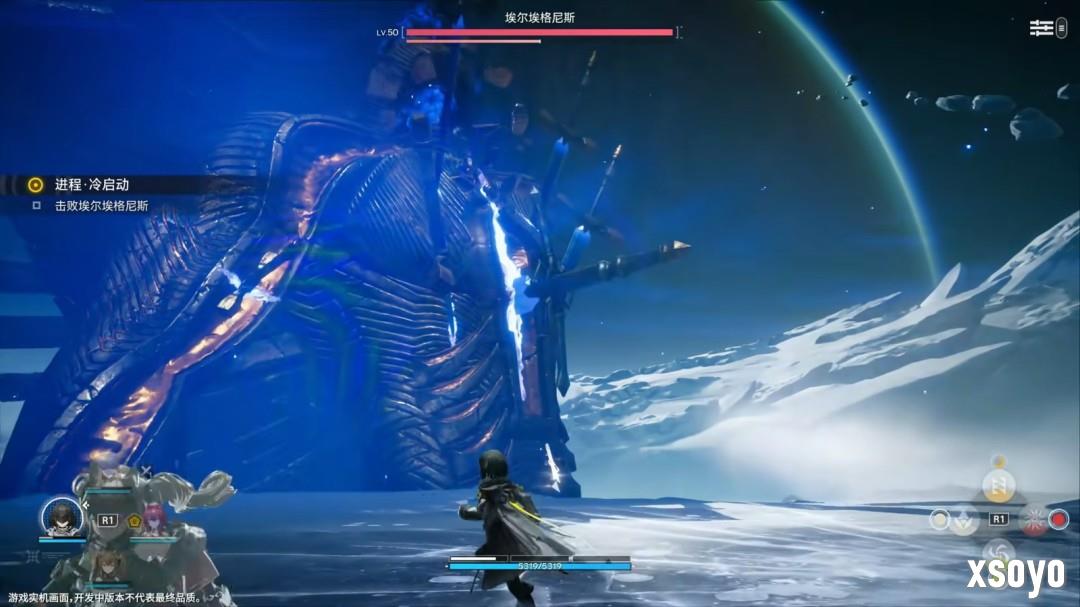Switch to the brown-haired party member
This screenshot has width=1080, height=607.
pyautogui.click(x=105, y=566)
